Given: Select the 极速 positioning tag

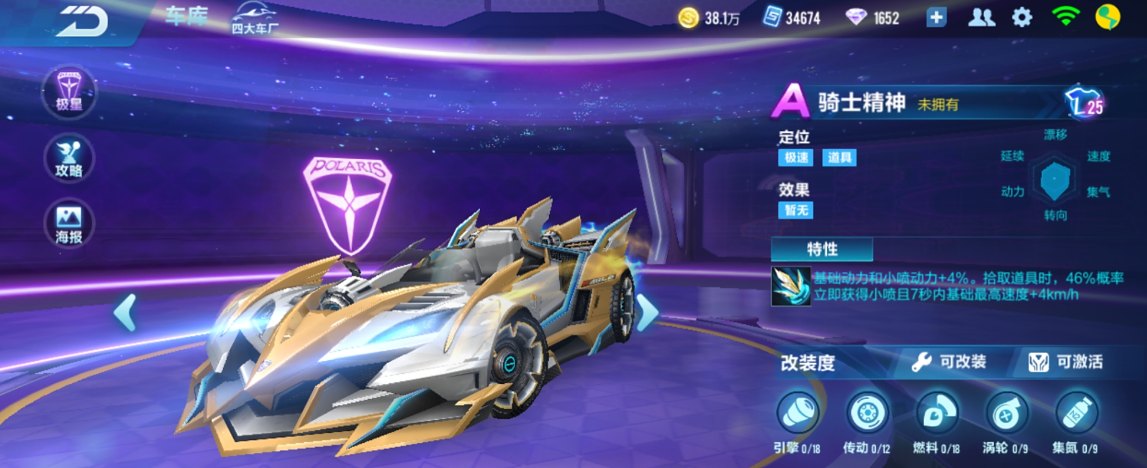Looking at the screenshot, I should point(795,157).
